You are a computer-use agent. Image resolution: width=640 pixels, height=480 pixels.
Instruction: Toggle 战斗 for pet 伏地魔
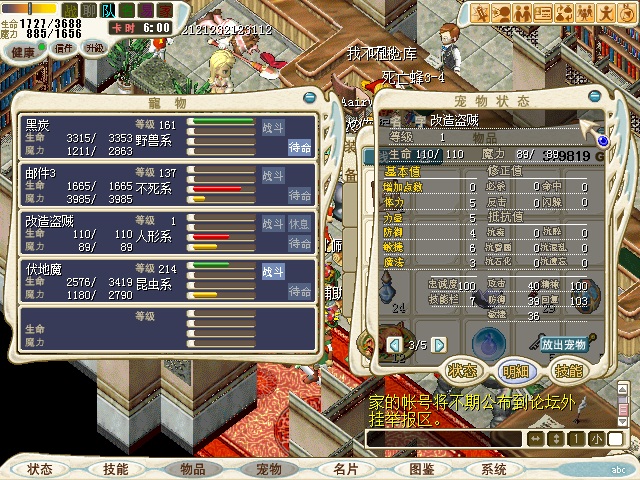point(272,271)
